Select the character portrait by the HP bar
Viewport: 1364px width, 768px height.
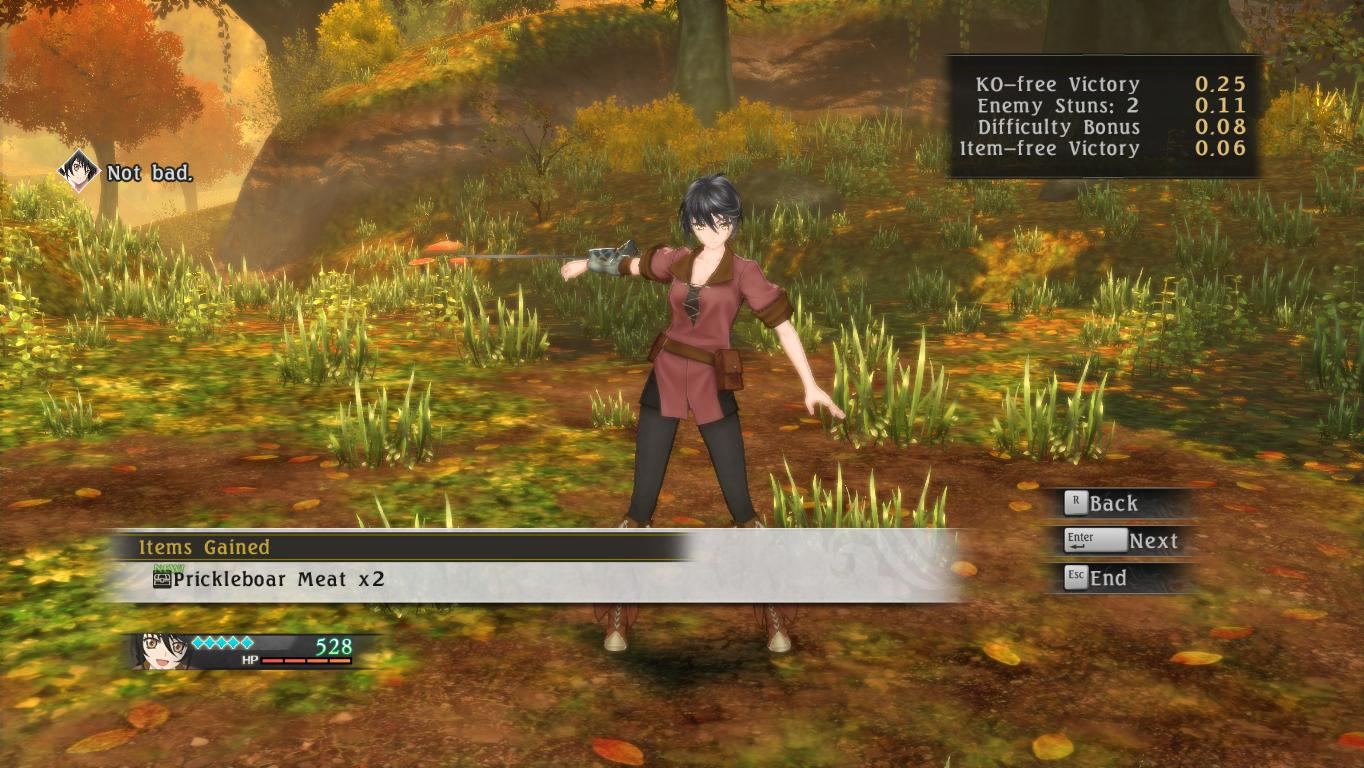(163, 649)
